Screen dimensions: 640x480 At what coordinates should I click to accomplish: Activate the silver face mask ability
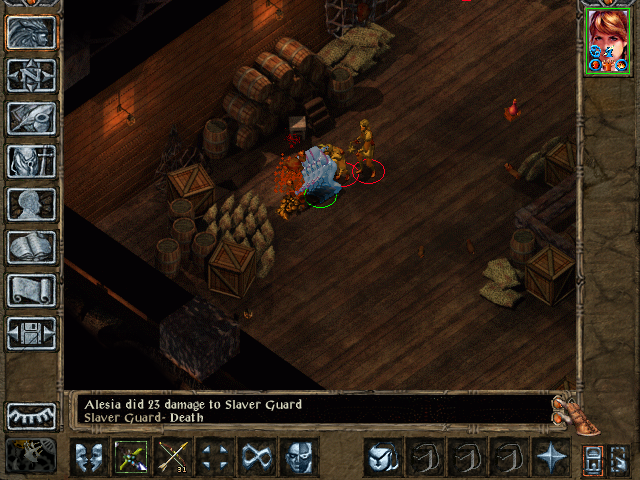[x=299, y=457]
